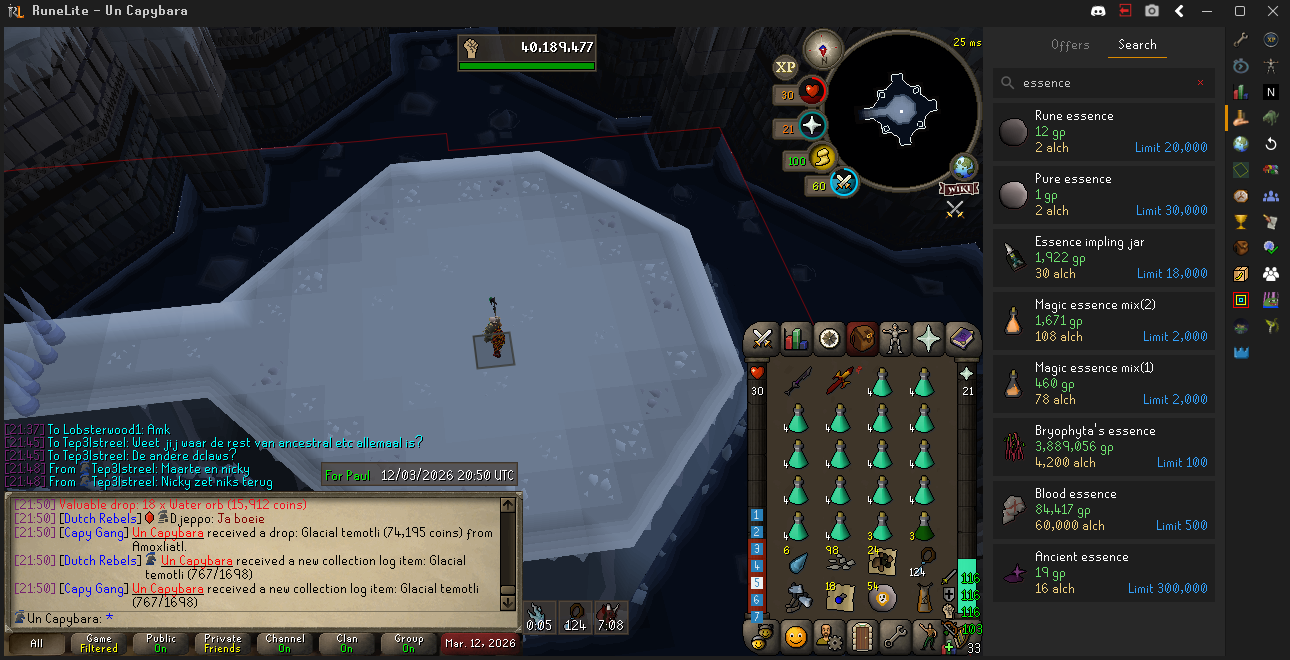Open the spellbook tab
Image resolution: width=1290 pixels, height=660 pixels.
click(961, 339)
